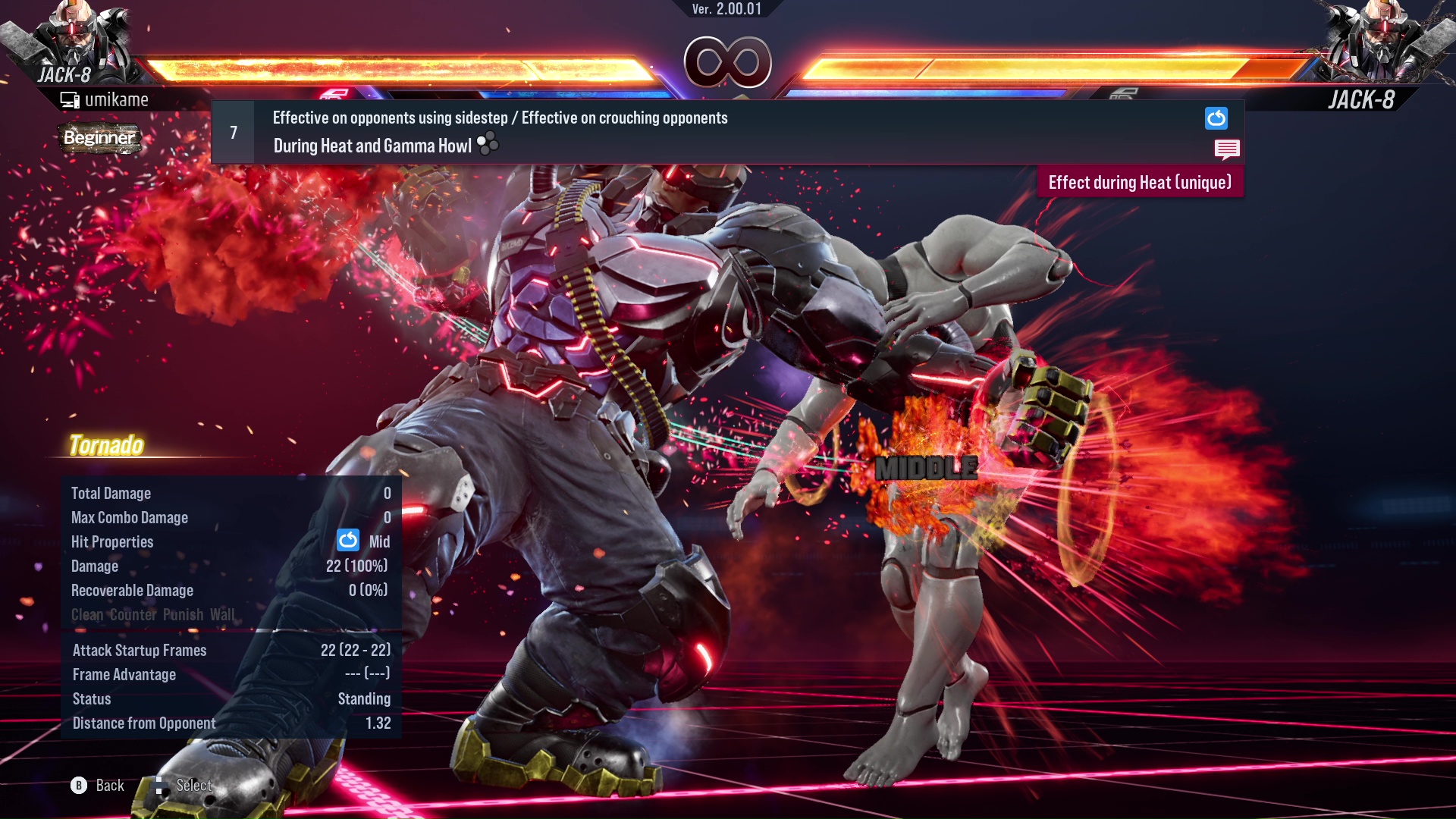Click the PC platform icon beside umikame
This screenshot has width=1456, height=819.
tap(70, 99)
